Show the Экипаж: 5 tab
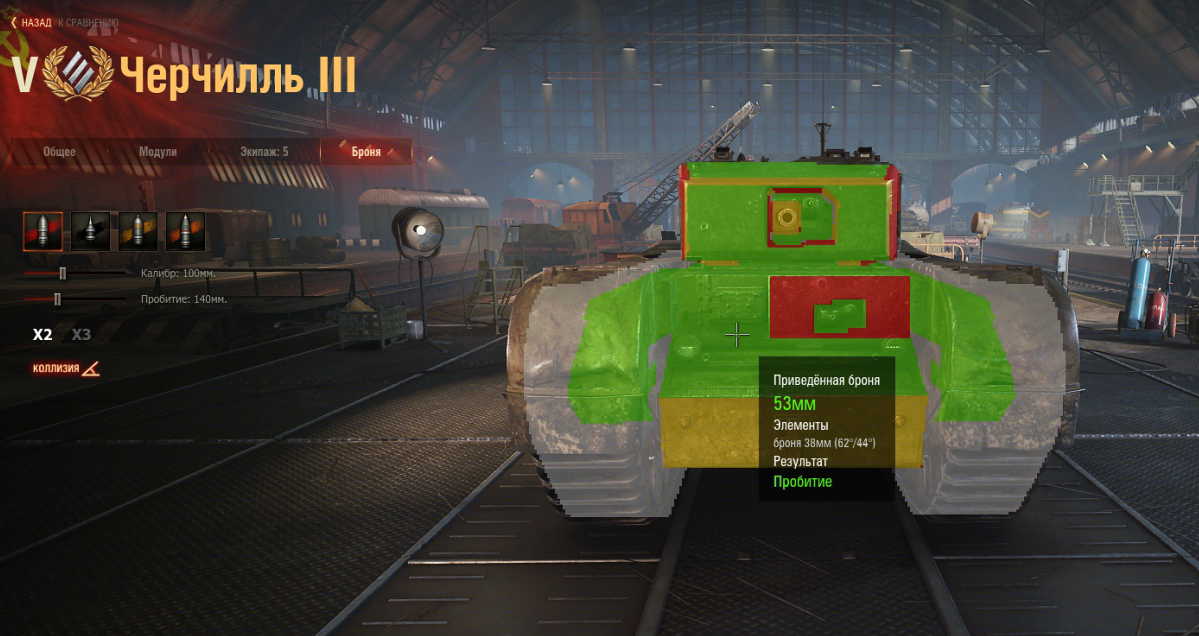This screenshot has width=1199, height=636. [264, 152]
